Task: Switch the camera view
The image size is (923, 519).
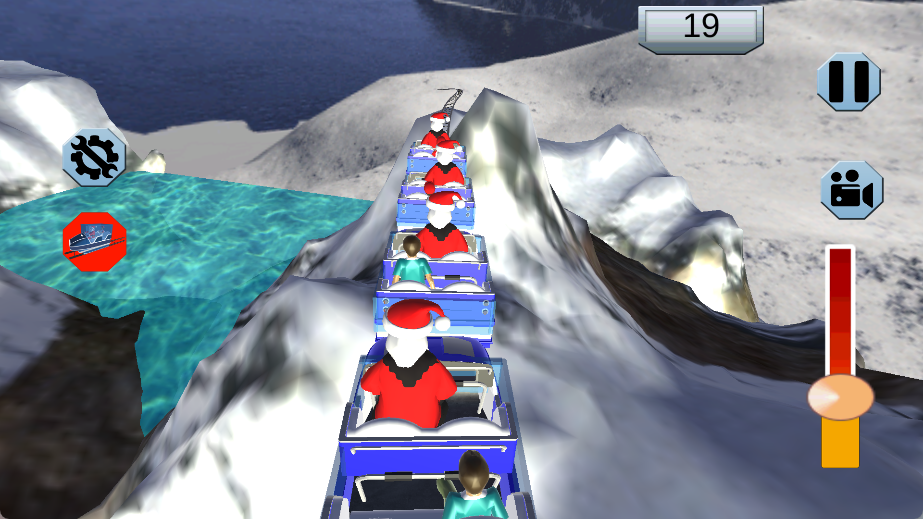Action: (x=851, y=190)
